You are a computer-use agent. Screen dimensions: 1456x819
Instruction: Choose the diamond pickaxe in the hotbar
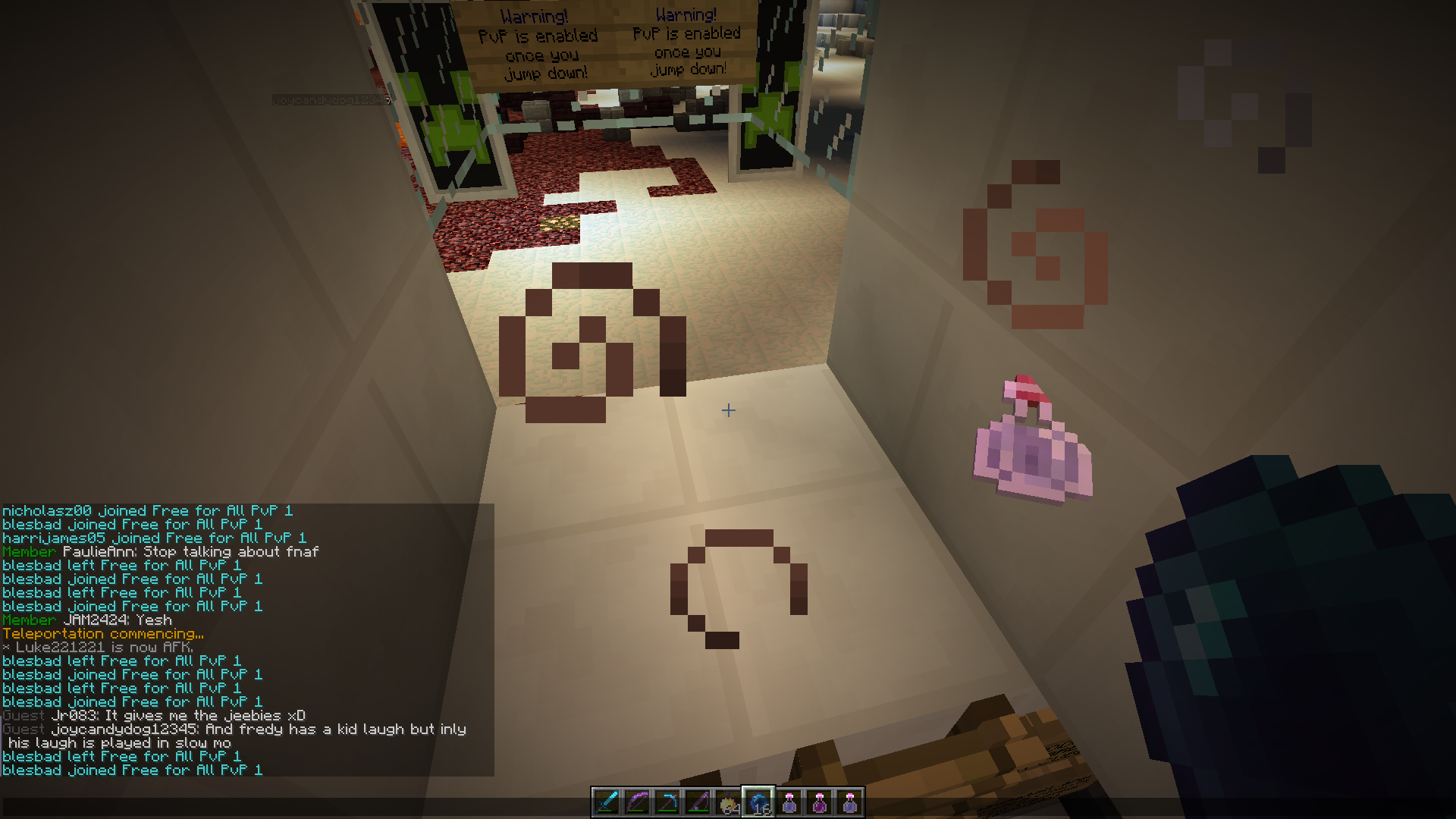(667, 802)
